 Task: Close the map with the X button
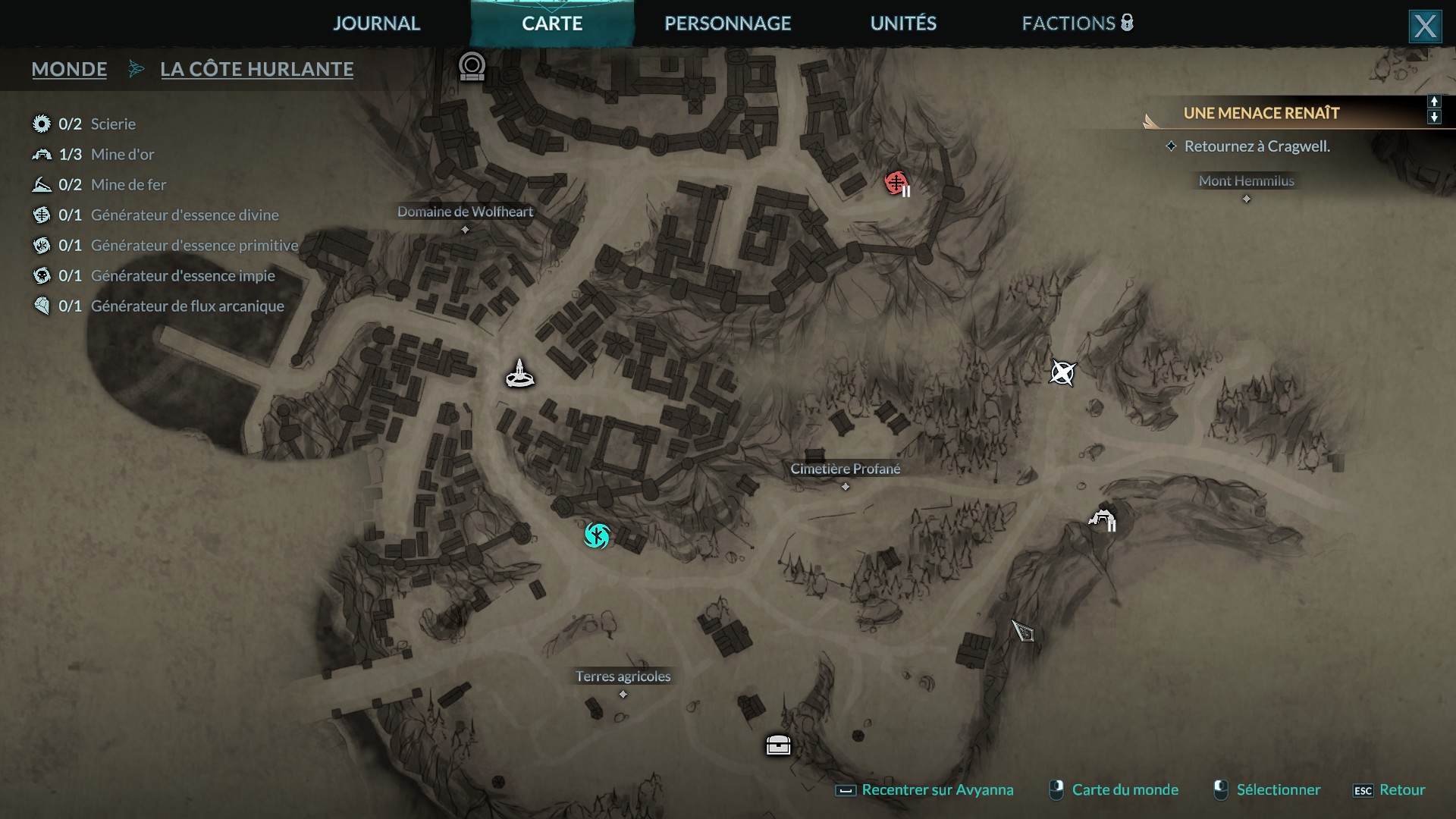[x=1424, y=27]
